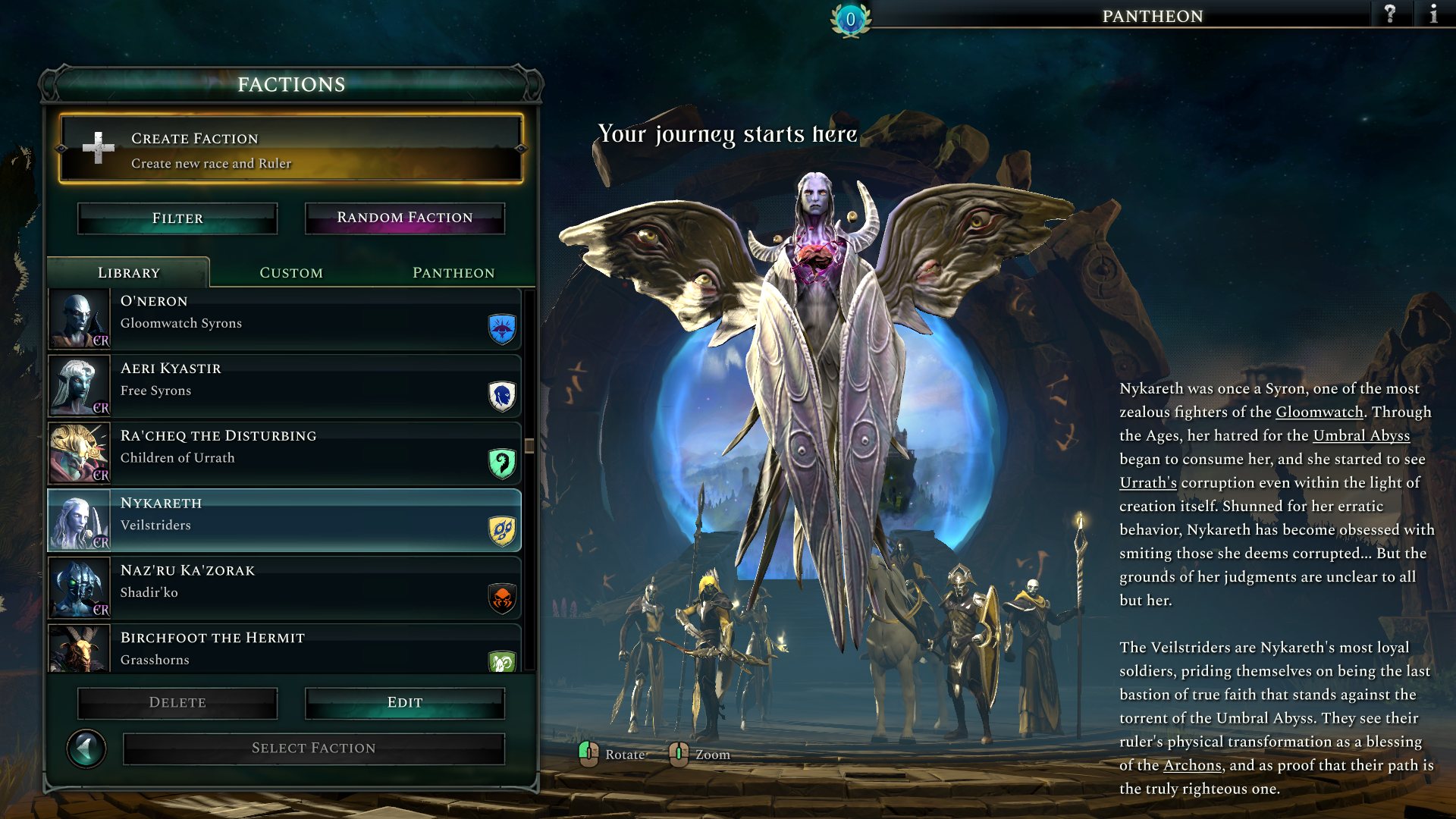
Task: Confirm with Select Faction button
Action: (x=314, y=748)
